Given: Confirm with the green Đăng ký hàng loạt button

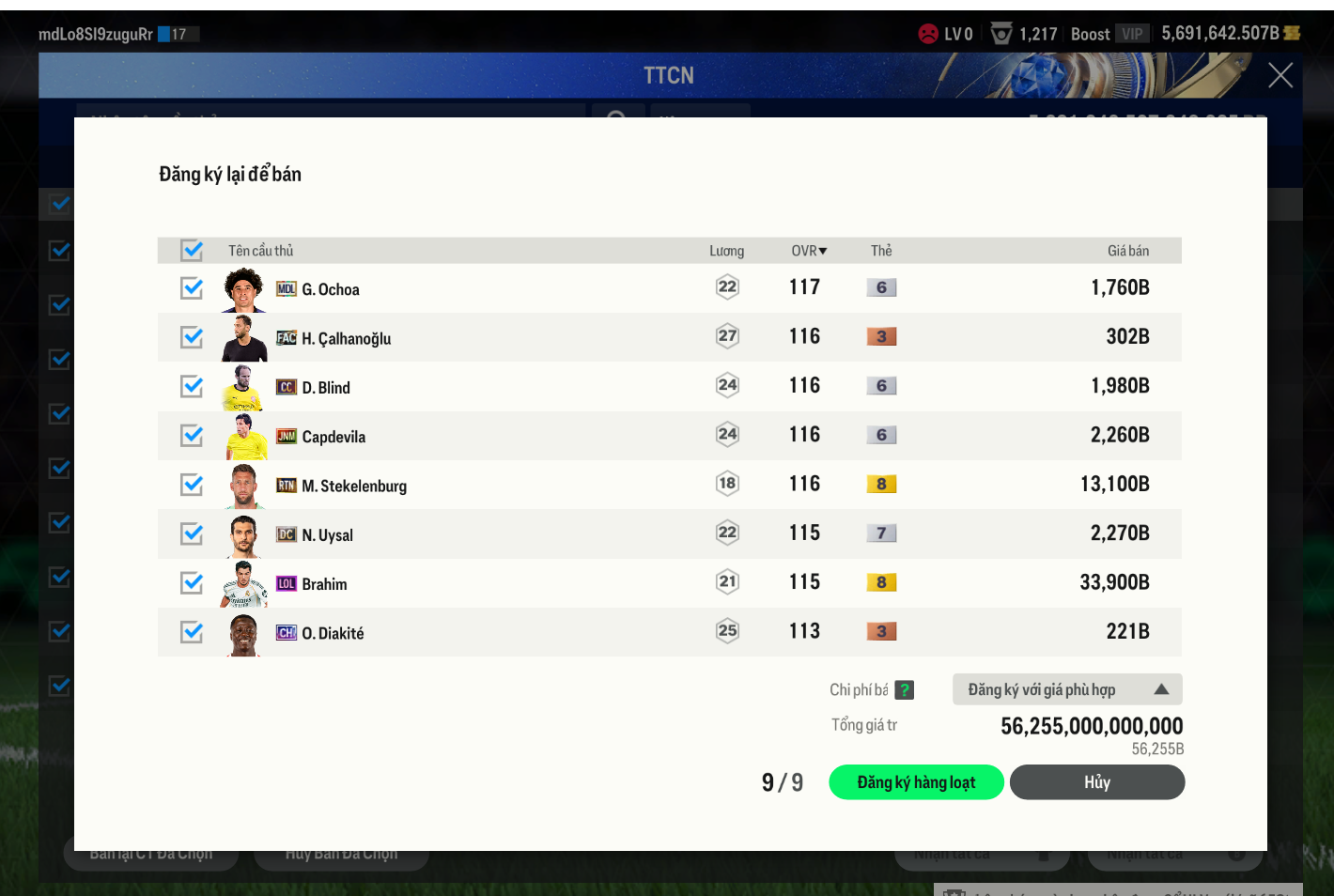Looking at the screenshot, I should 916,782.
